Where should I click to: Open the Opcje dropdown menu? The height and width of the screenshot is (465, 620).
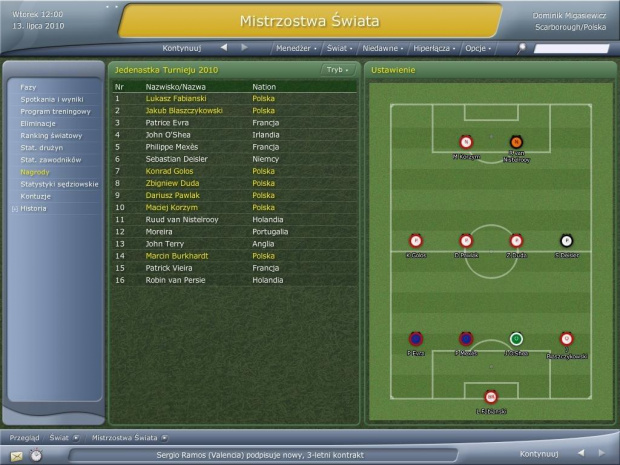tap(477, 47)
